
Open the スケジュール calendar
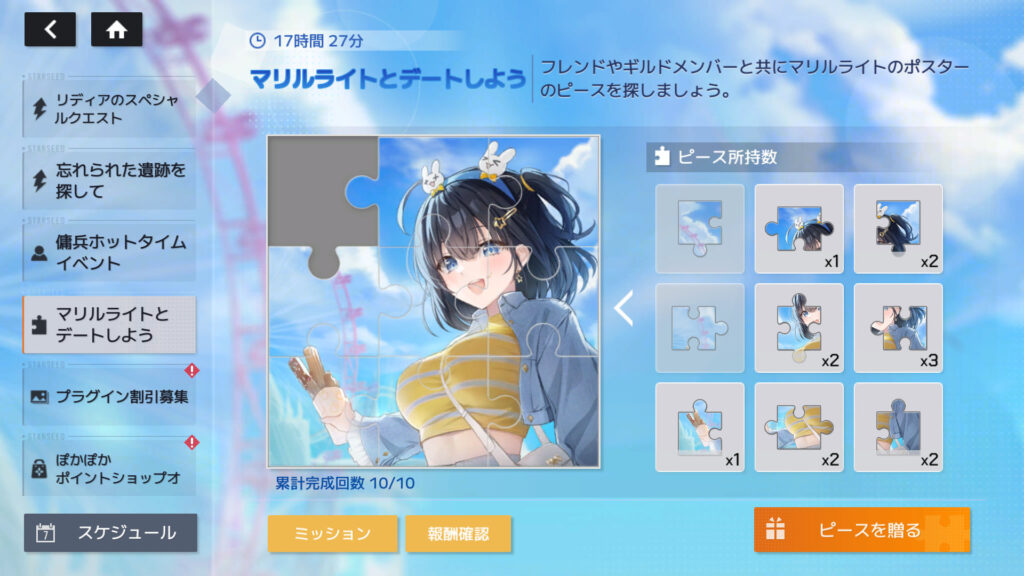click(x=110, y=533)
